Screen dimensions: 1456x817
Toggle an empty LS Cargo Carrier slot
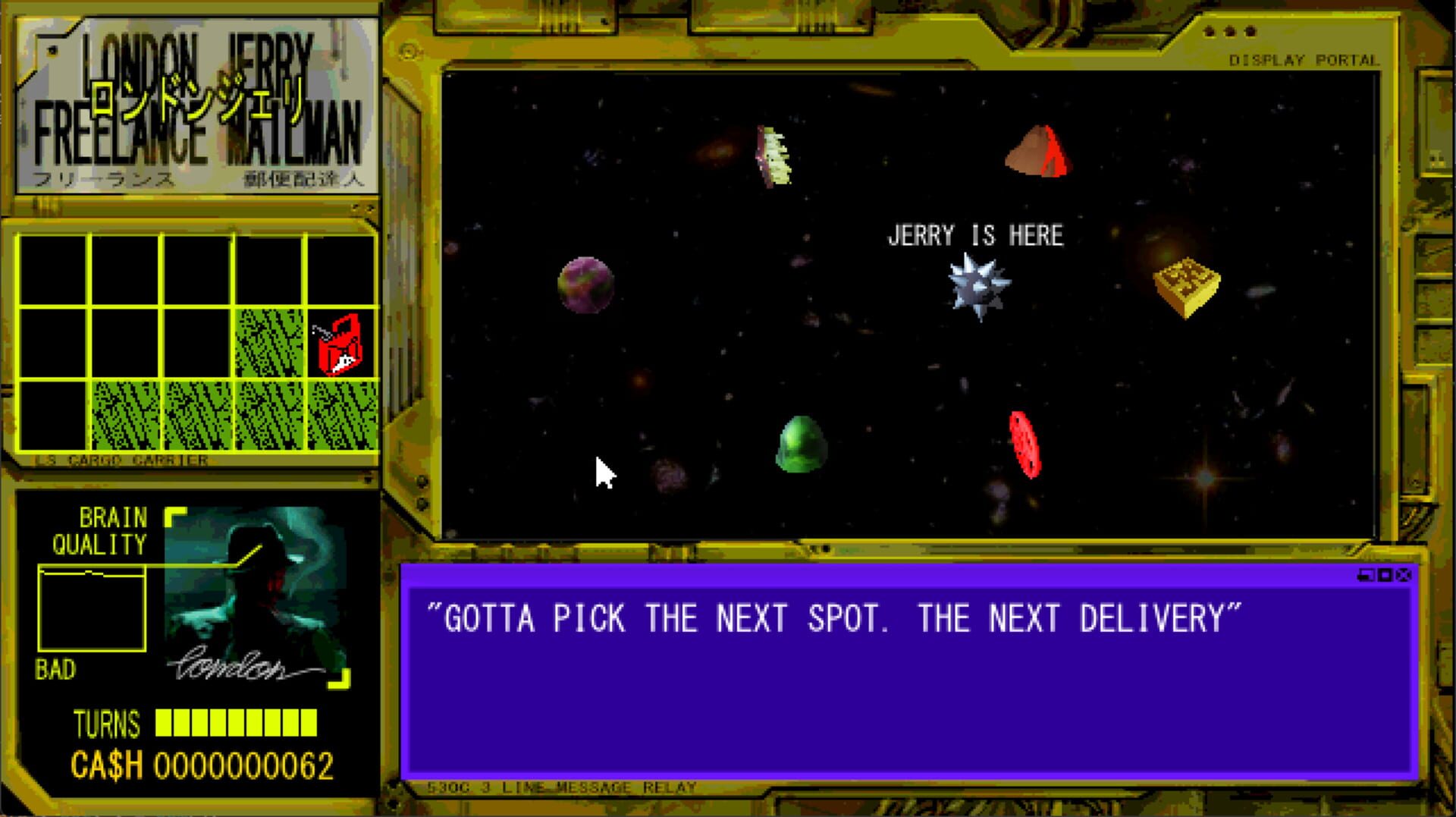pos(57,273)
